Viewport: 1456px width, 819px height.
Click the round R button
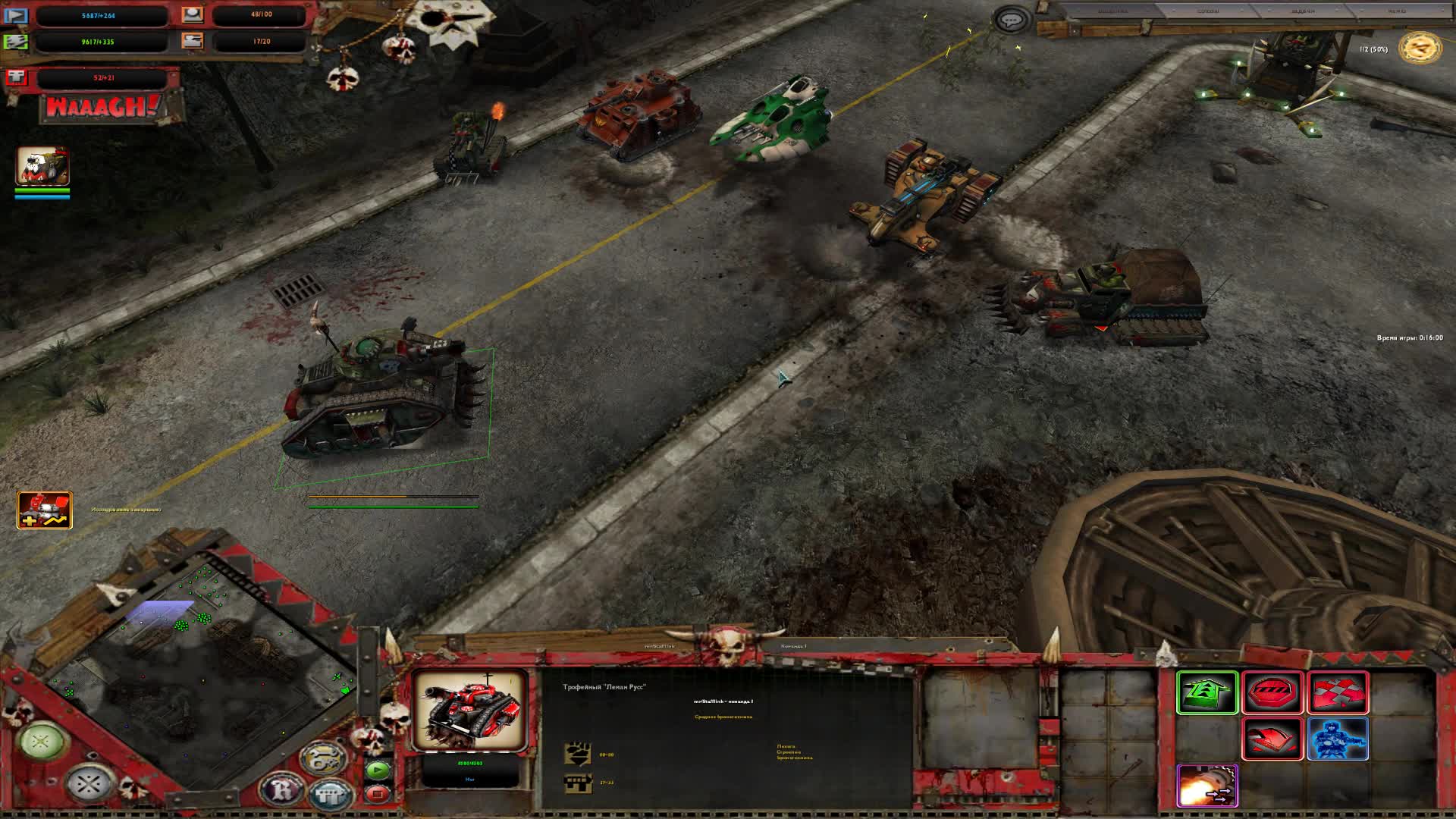[x=282, y=789]
